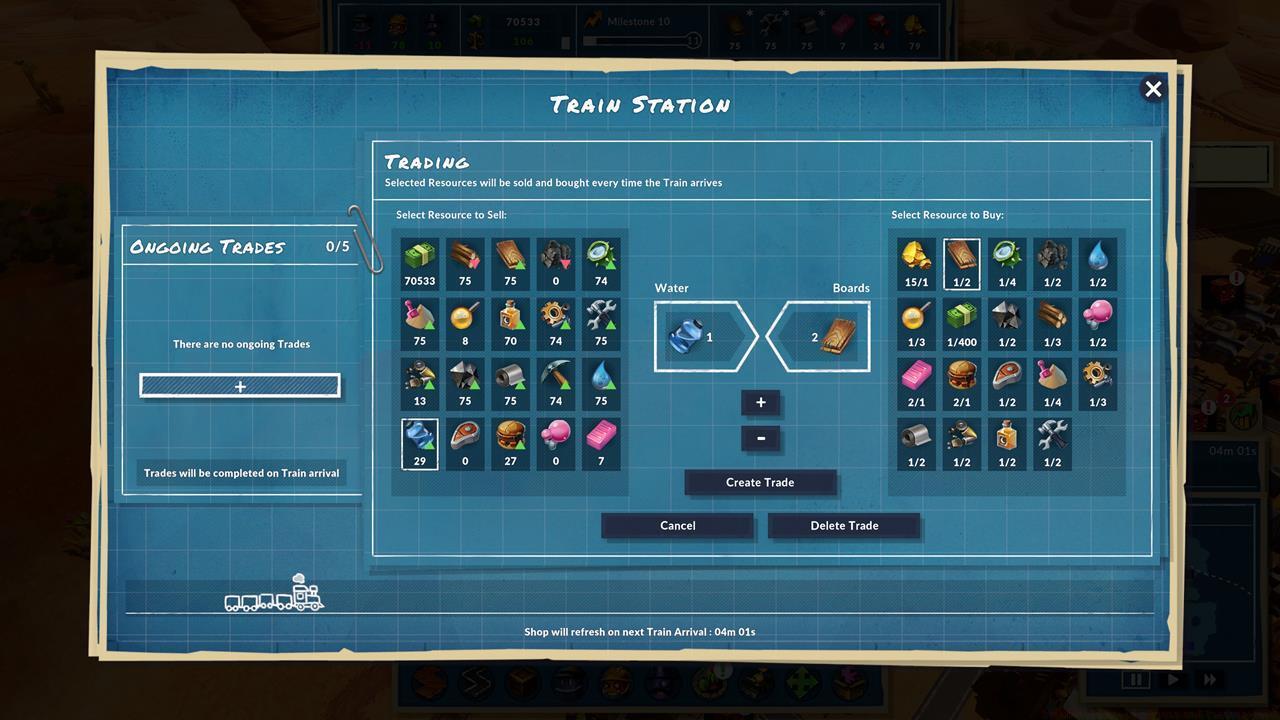Choose the pink soap bar to sell

tap(600, 442)
